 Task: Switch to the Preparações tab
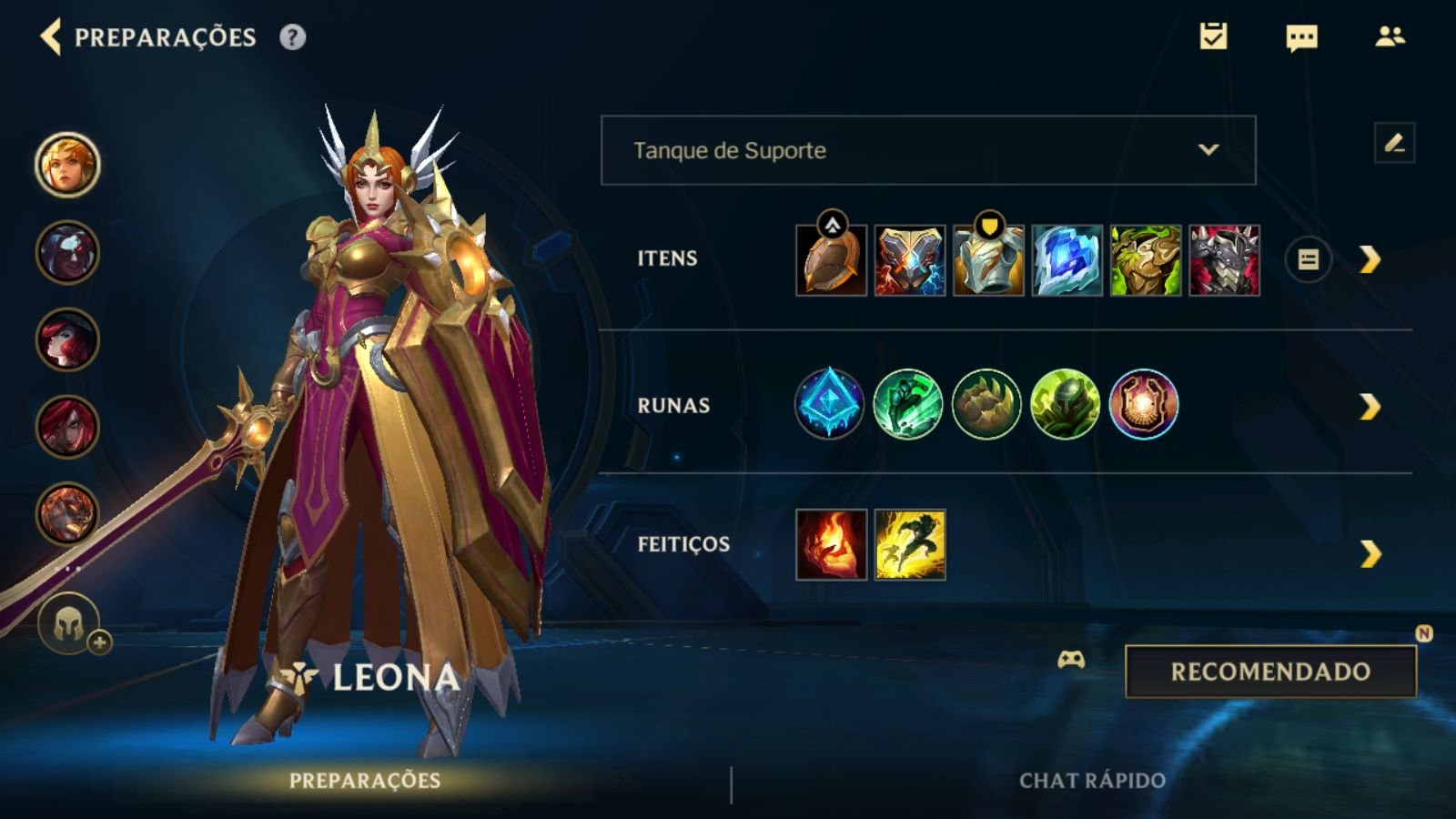[x=365, y=781]
